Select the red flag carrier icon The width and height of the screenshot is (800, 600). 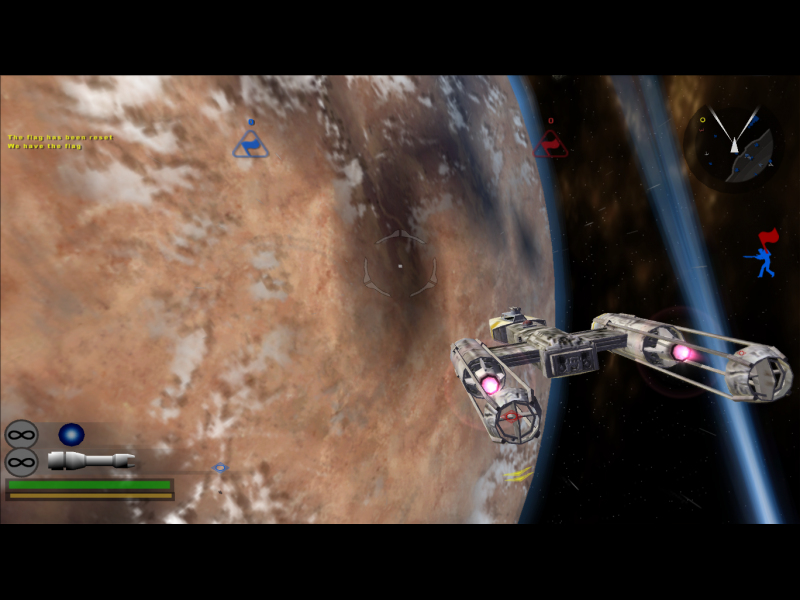[764, 255]
